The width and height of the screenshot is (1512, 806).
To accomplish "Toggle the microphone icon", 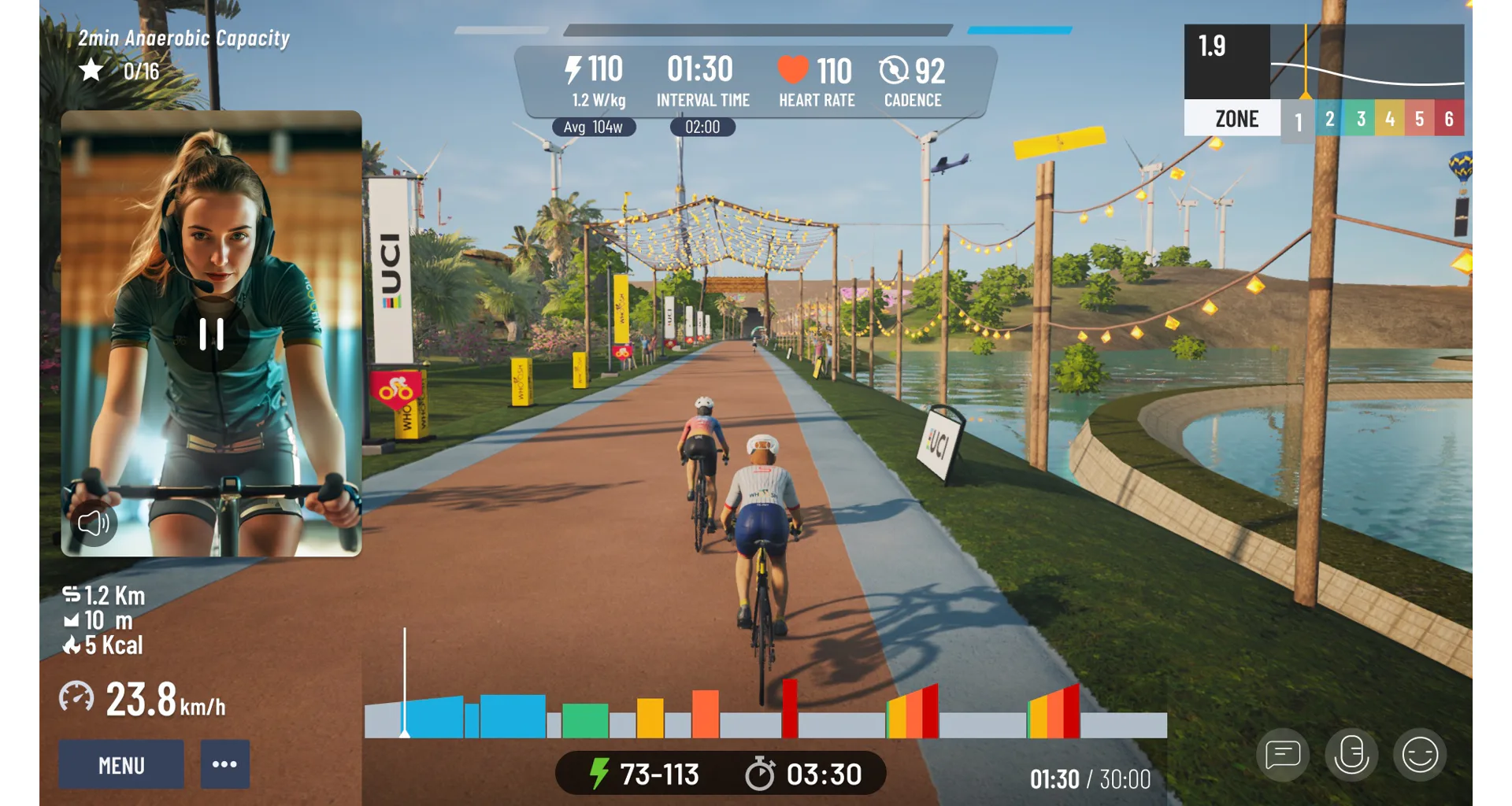I will pyautogui.click(x=1351, y=755).
